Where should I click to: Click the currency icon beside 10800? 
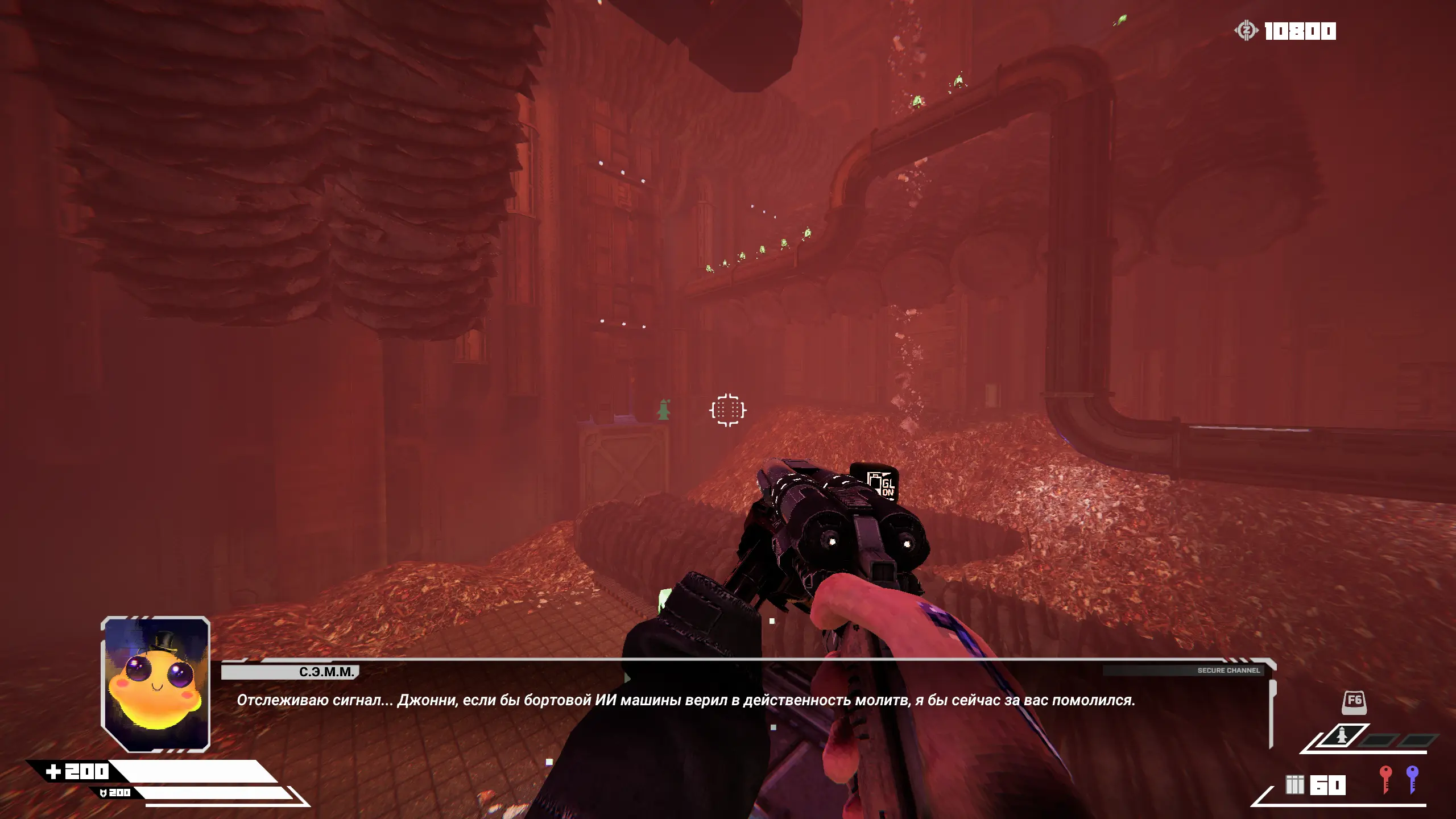pos(1246,31)
